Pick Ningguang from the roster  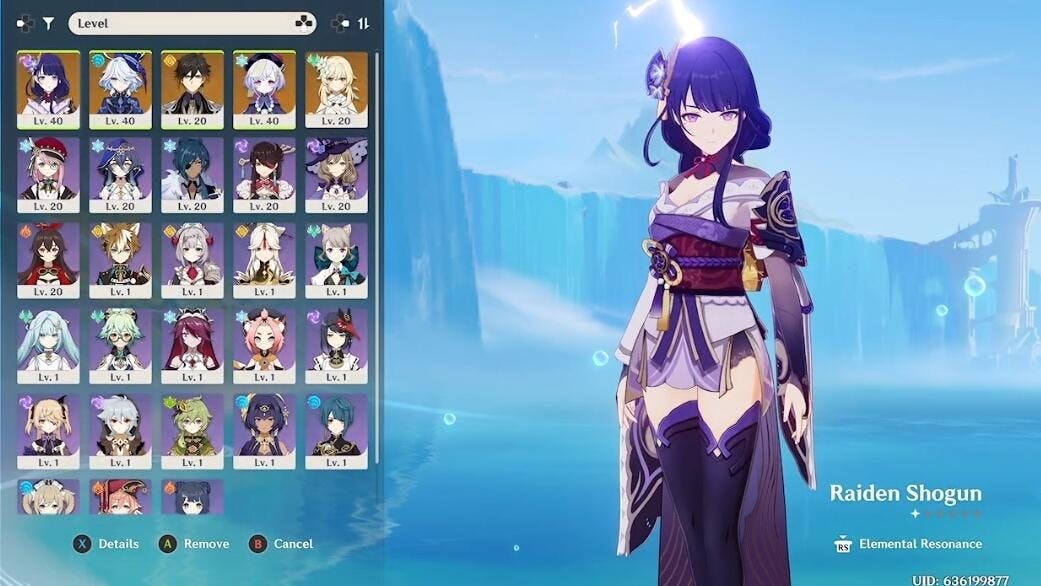[x=264, y=259]
